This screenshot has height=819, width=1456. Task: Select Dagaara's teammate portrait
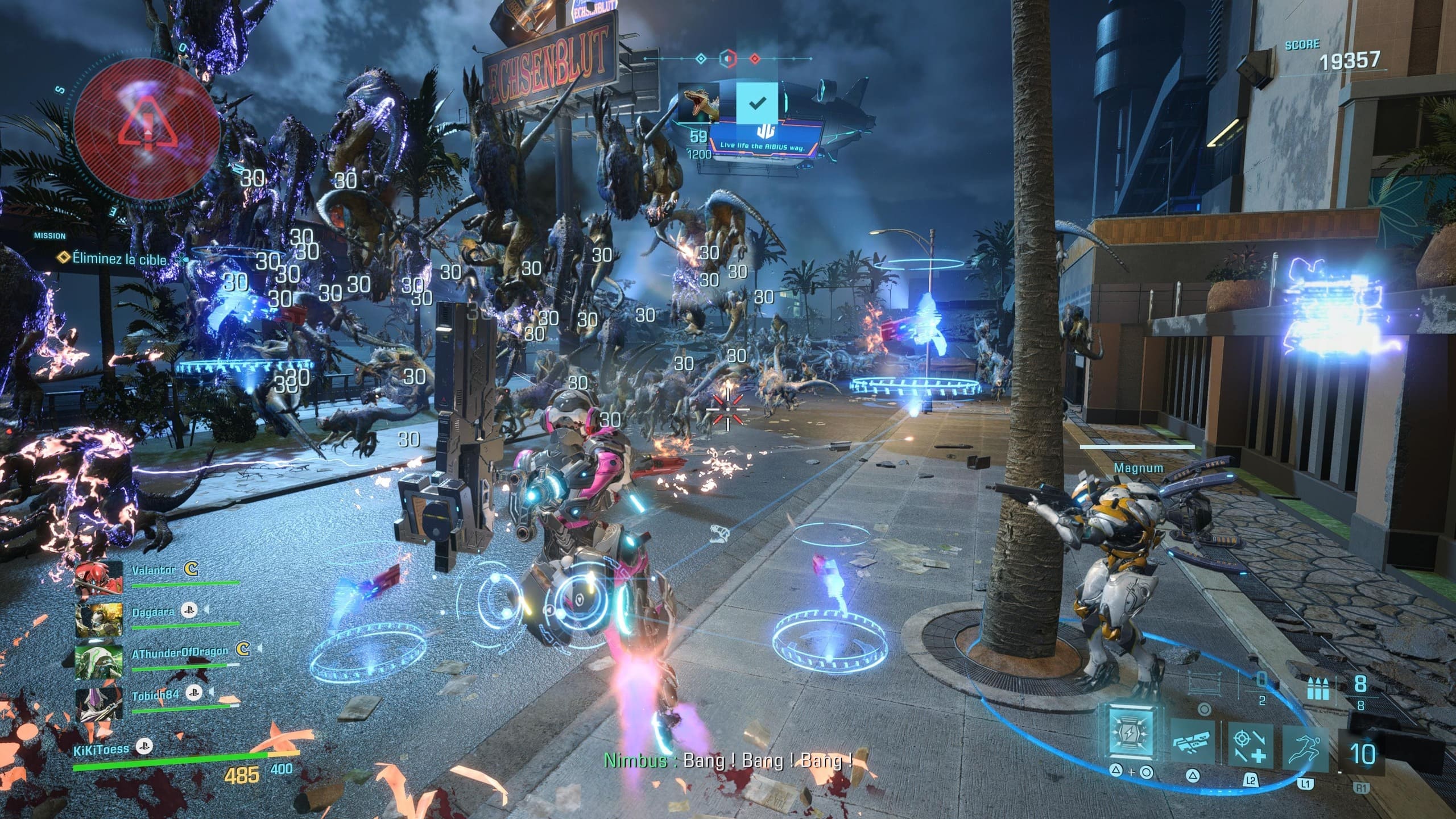[x=99, y=620]
